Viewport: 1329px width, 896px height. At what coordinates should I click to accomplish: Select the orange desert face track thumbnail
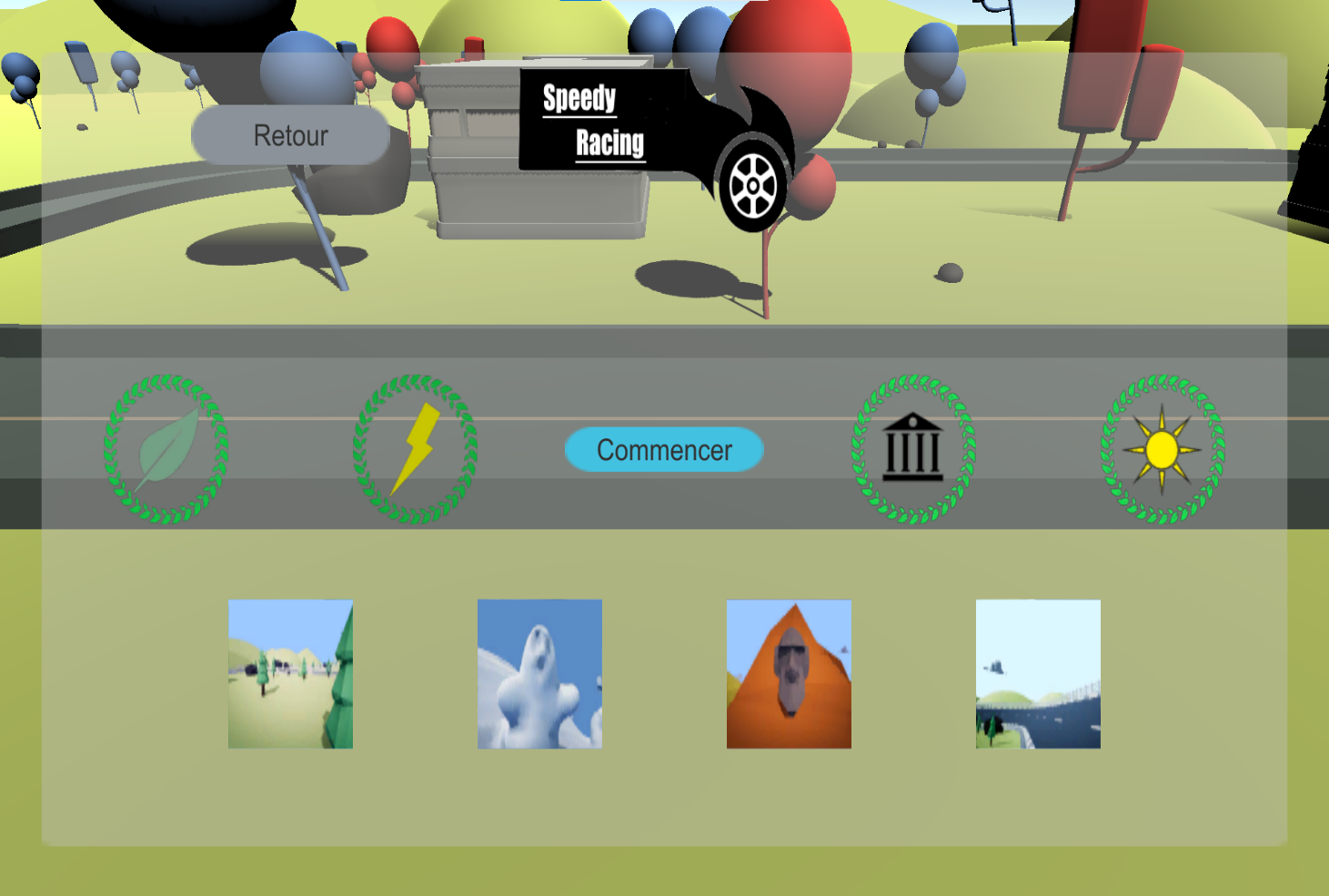[788, 673]
